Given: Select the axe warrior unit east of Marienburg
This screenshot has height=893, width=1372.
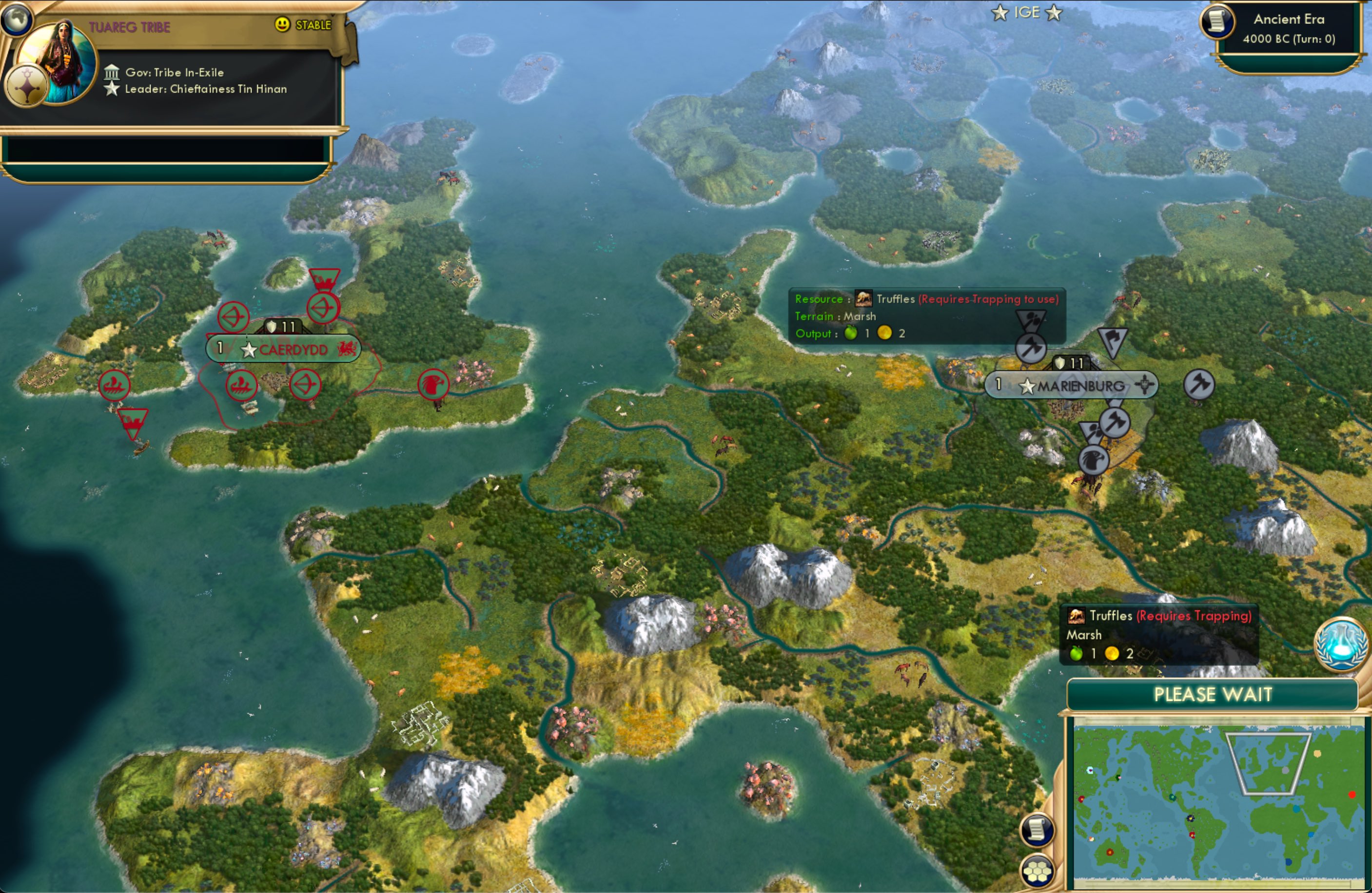Looking at the screenshot, I should (x=1199, y=385).
